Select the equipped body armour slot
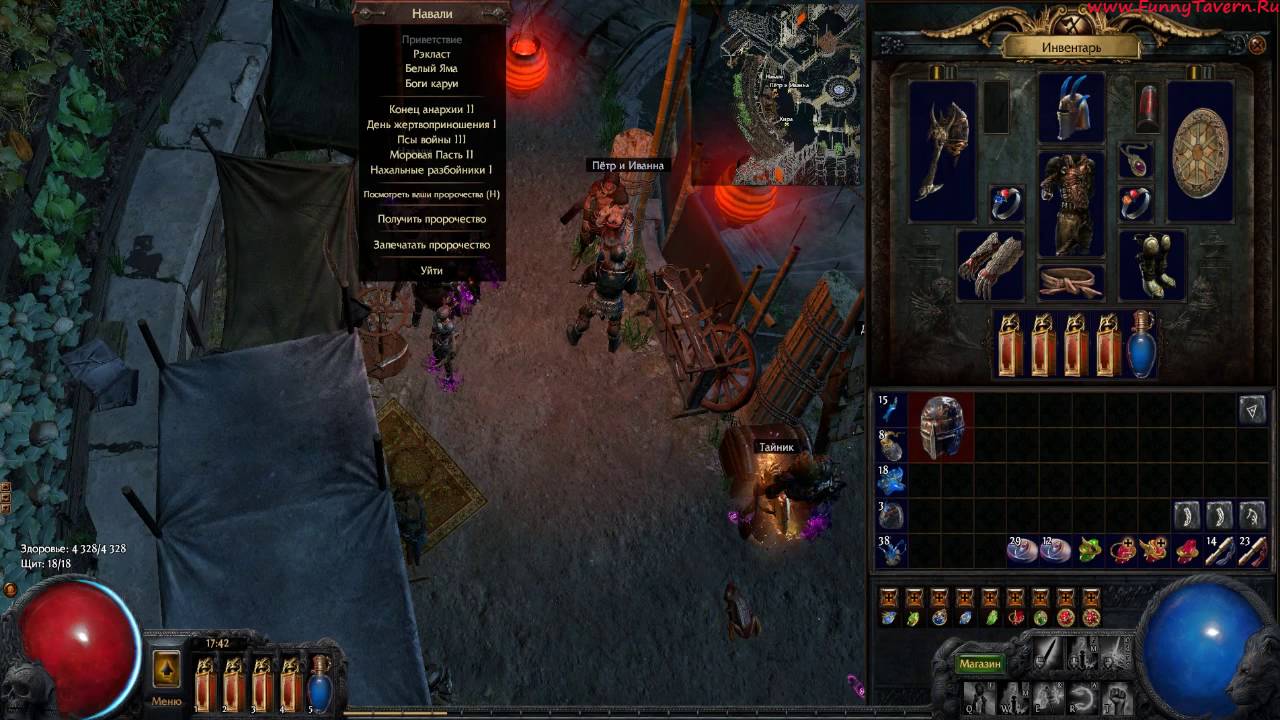1280x720 pixels. click(1070, 204)
